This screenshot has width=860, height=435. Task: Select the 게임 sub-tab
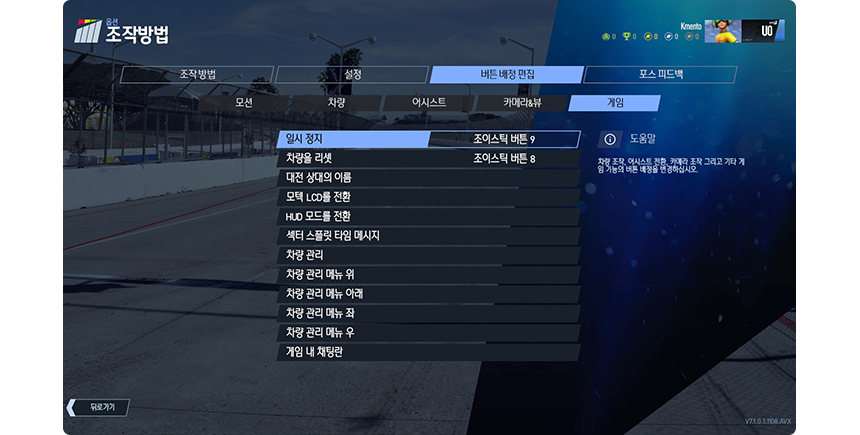(614, 103)
